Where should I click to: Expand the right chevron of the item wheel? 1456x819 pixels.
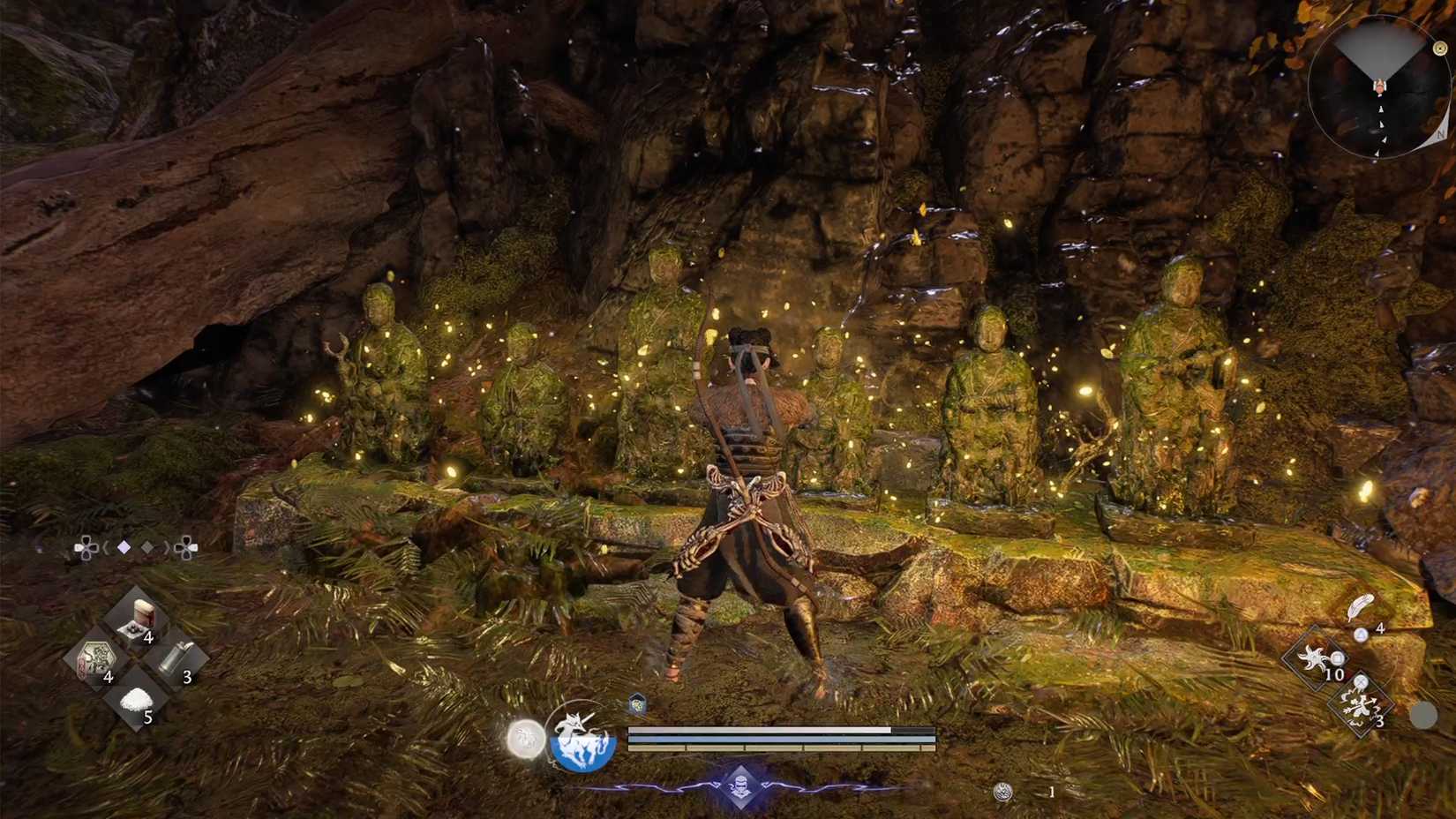pyautogui.click(x=167, y=546)
